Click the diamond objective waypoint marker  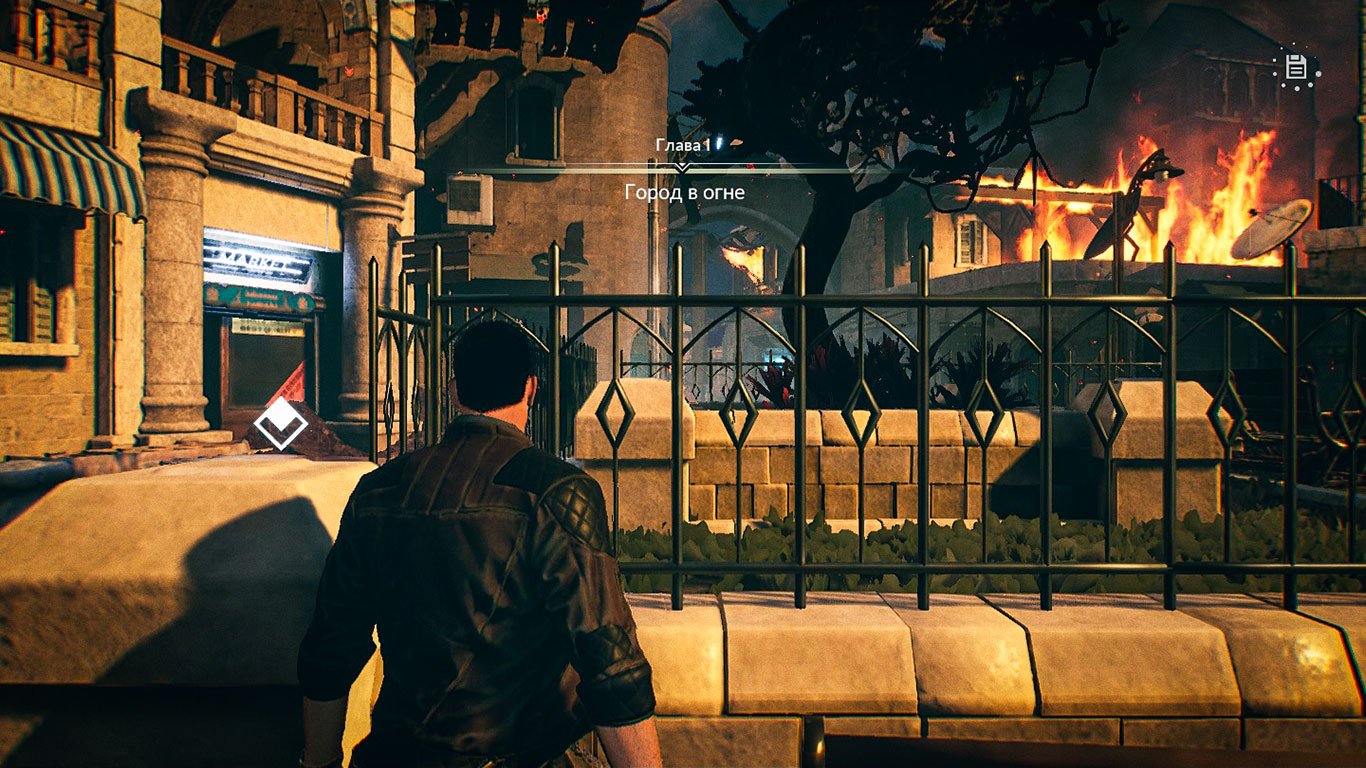pos(281,424)
